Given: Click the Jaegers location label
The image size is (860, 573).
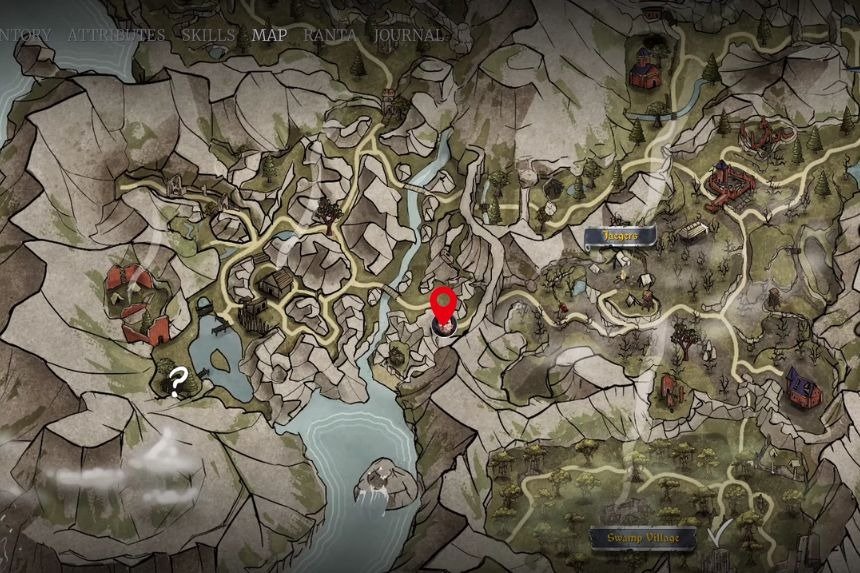Looking at the screenshot, I should [x=620, y=236].
